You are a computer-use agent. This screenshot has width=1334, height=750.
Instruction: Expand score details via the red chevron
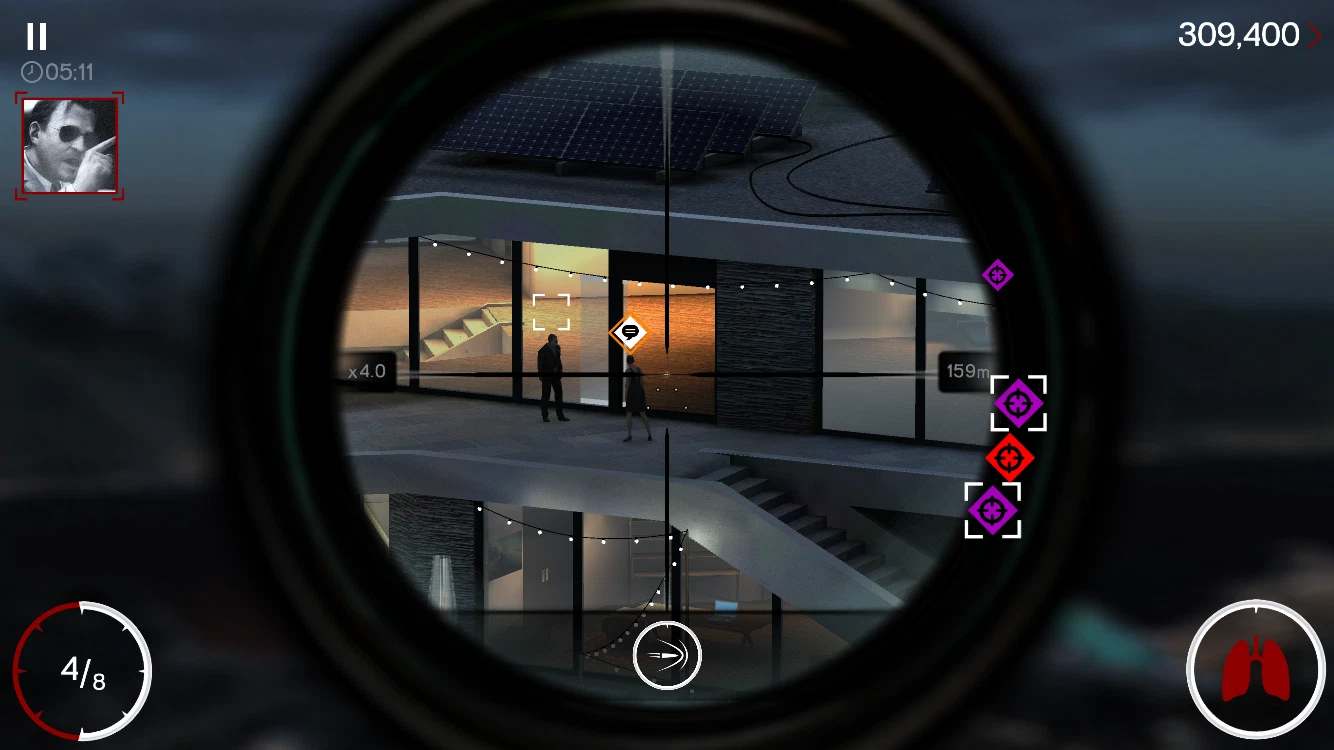pyautogui.click(x=1315, y=35)
